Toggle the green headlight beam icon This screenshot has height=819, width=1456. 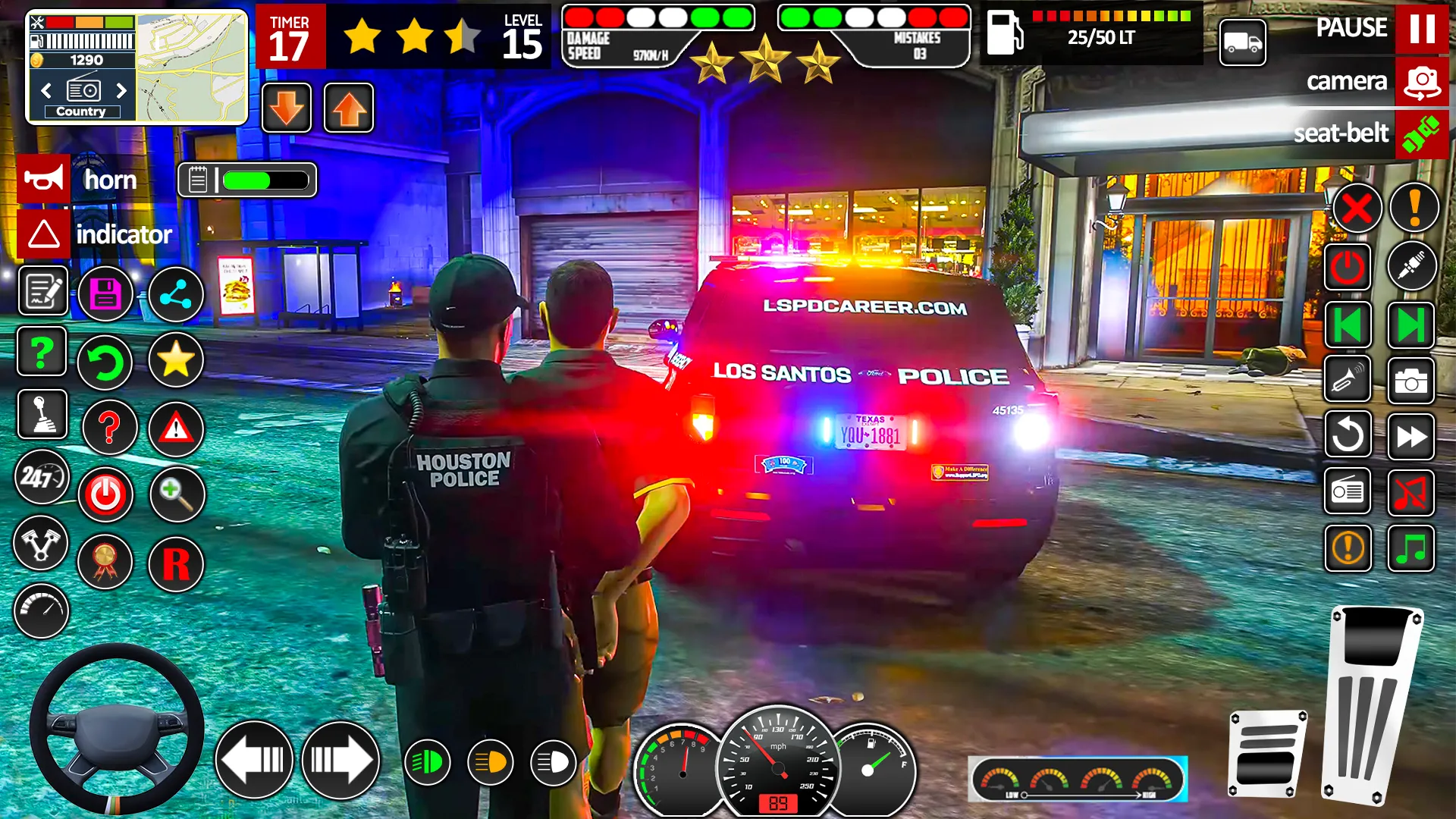click(428, 762)
